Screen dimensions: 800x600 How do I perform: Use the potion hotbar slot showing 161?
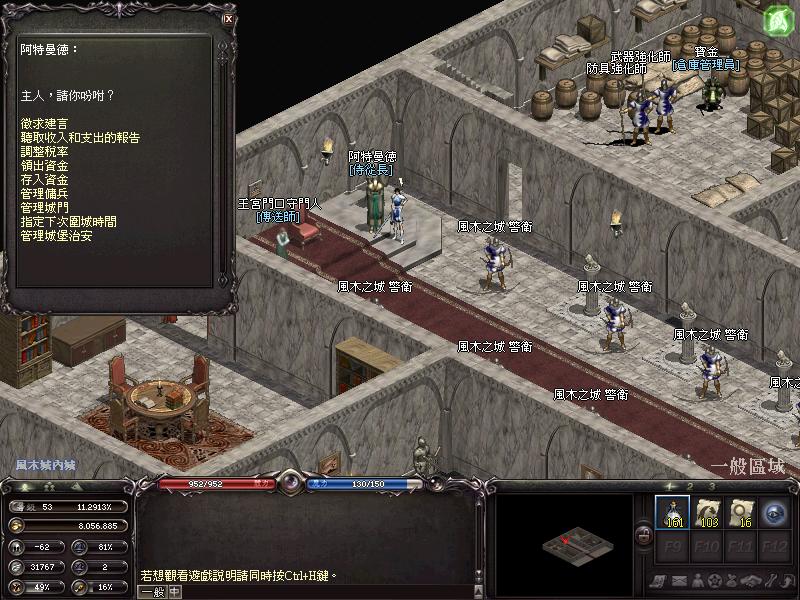(x=673, y=512)
